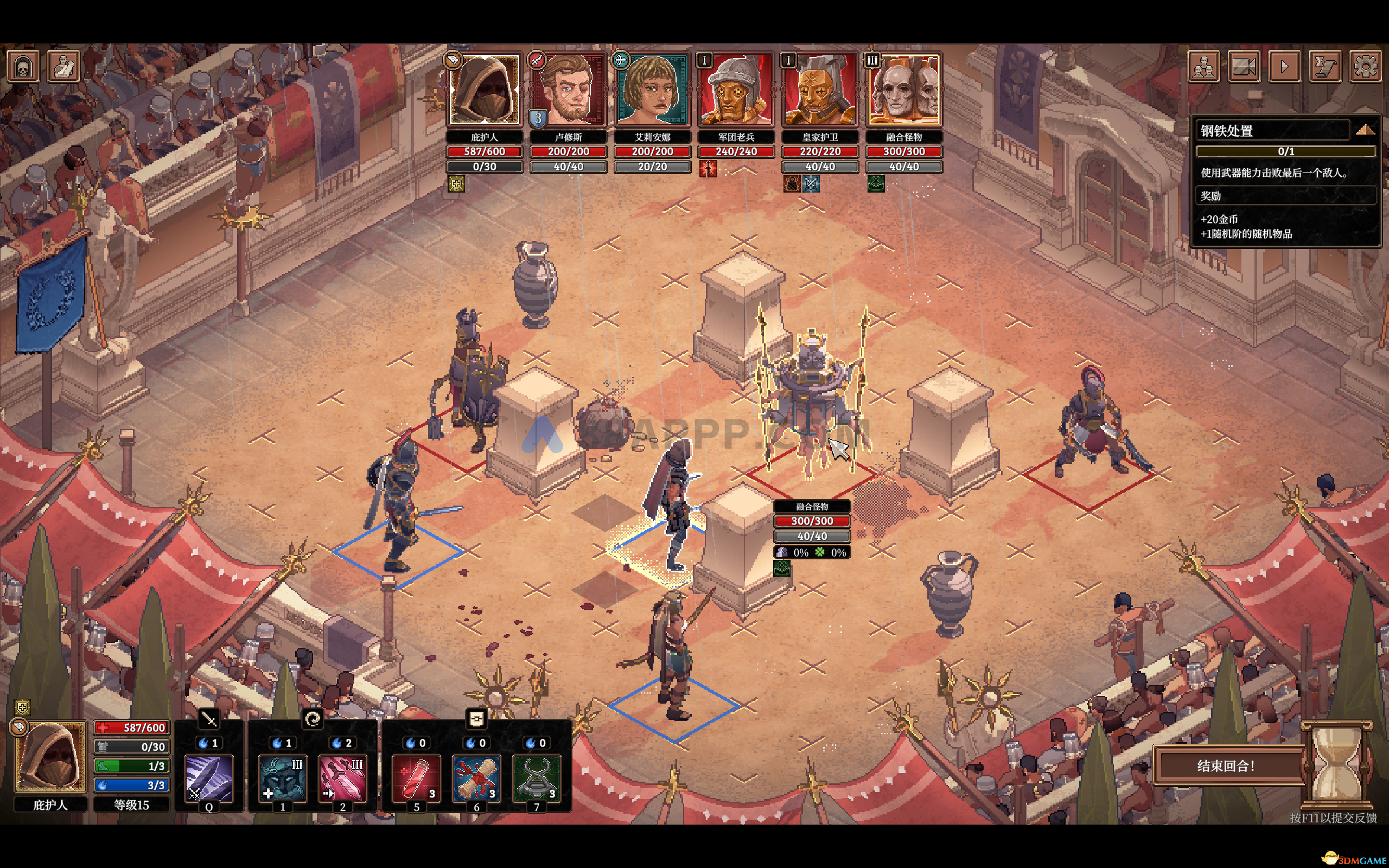Image resolution: width=1389 pixels, height=868 pixels.
Task: Click the skull icon in top-left corner
Action: pos(23,66)
